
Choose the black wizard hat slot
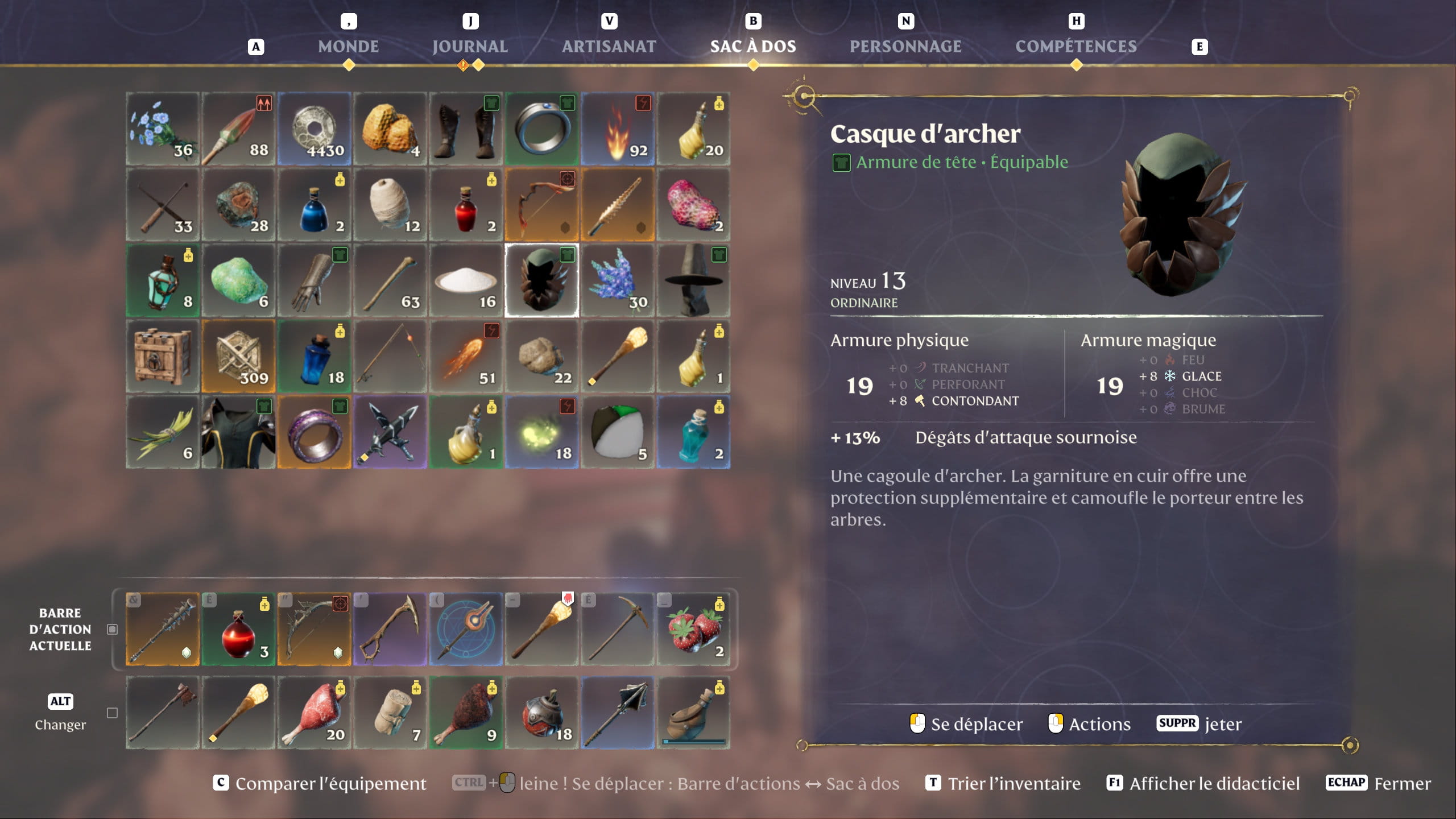693,280
